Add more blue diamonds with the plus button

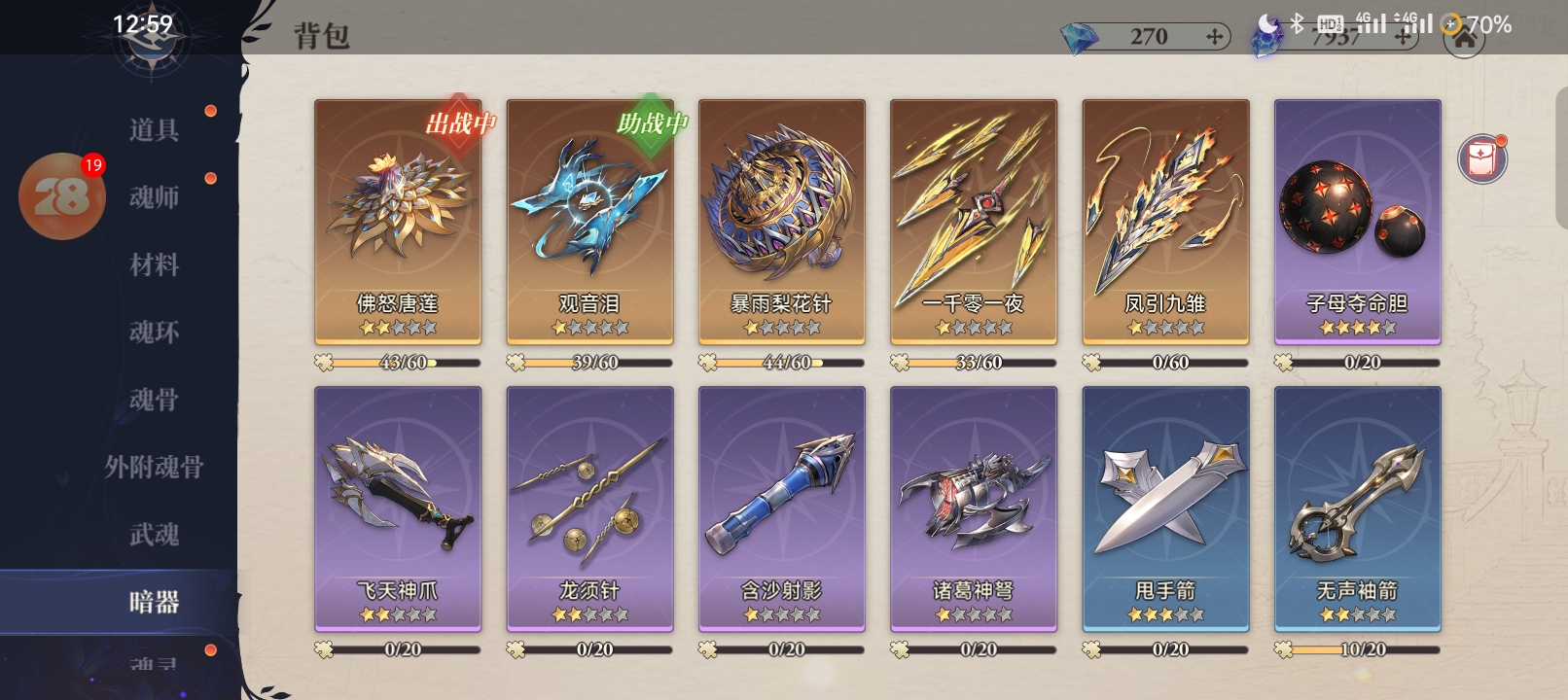pyautogui.click(x=1214, y=37)
